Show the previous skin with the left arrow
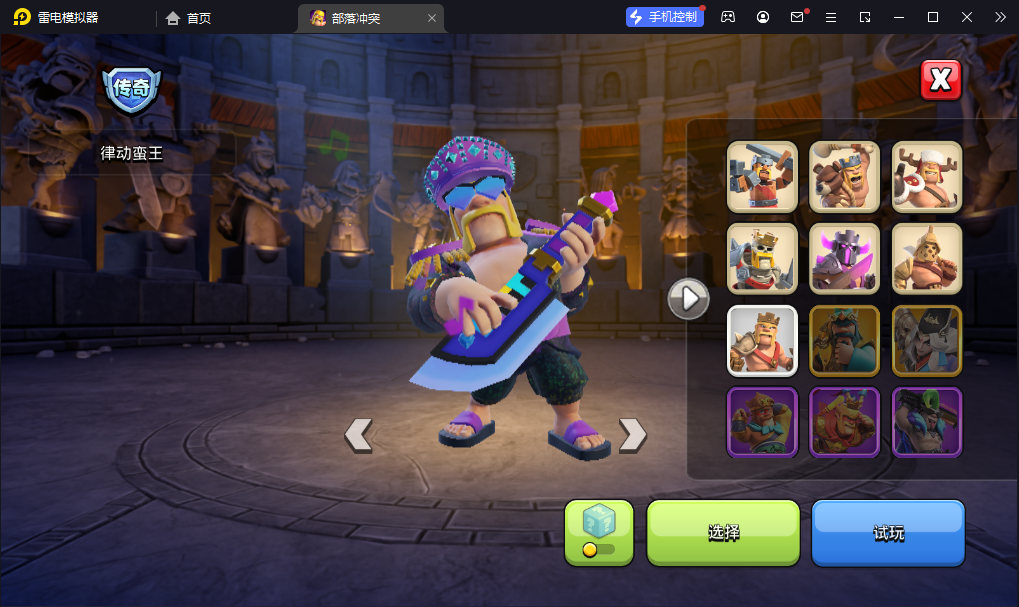 pos(358,434)
